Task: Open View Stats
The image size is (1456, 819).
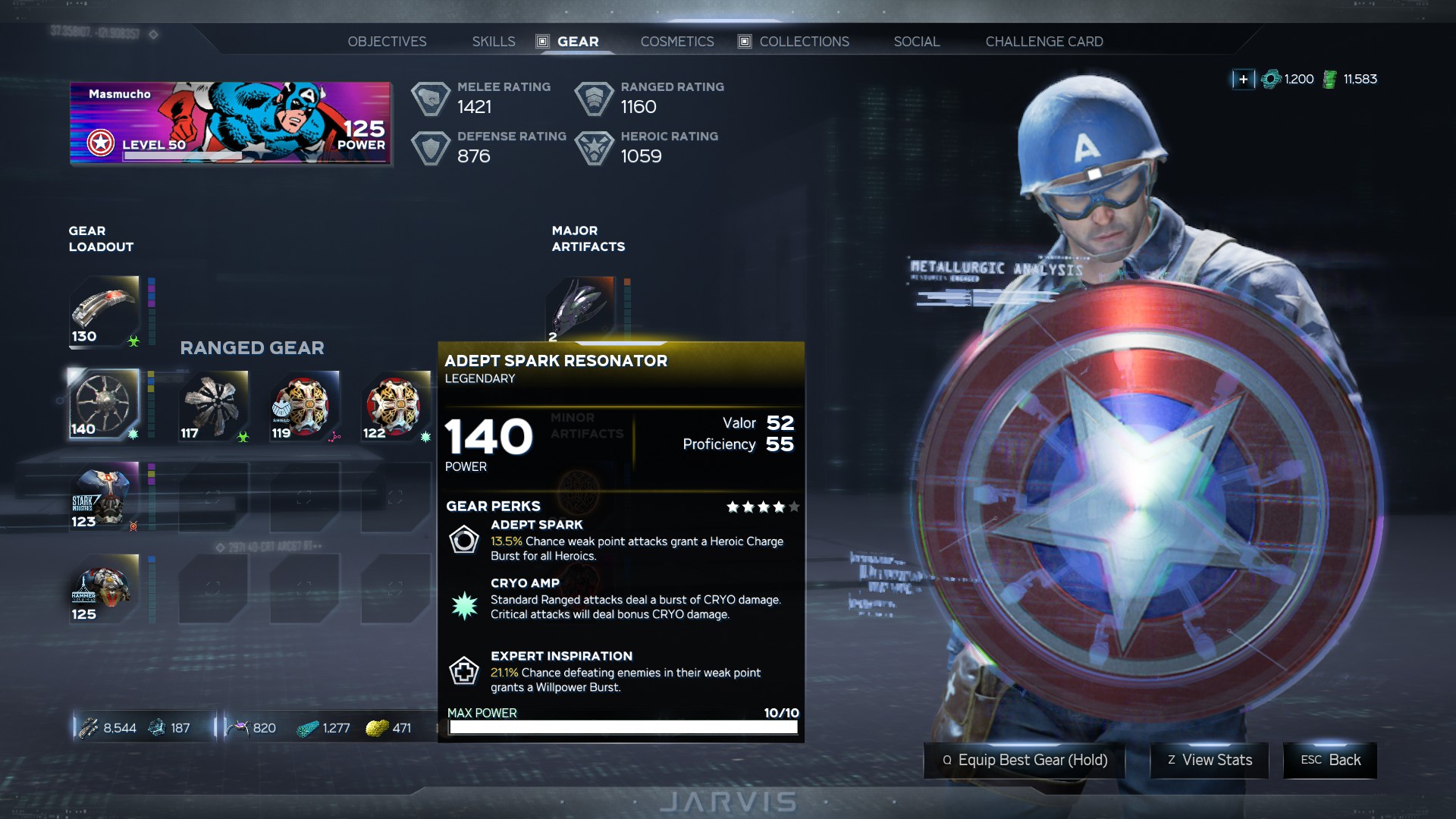Action: click(1210, 760)
